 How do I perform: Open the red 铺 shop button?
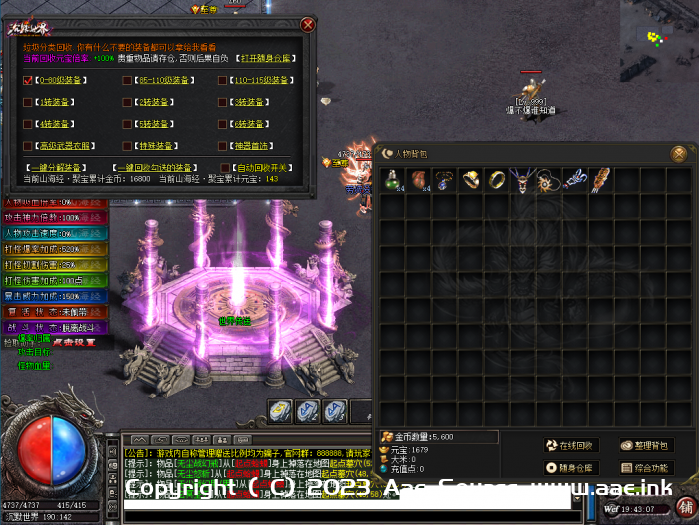[685, 507]
